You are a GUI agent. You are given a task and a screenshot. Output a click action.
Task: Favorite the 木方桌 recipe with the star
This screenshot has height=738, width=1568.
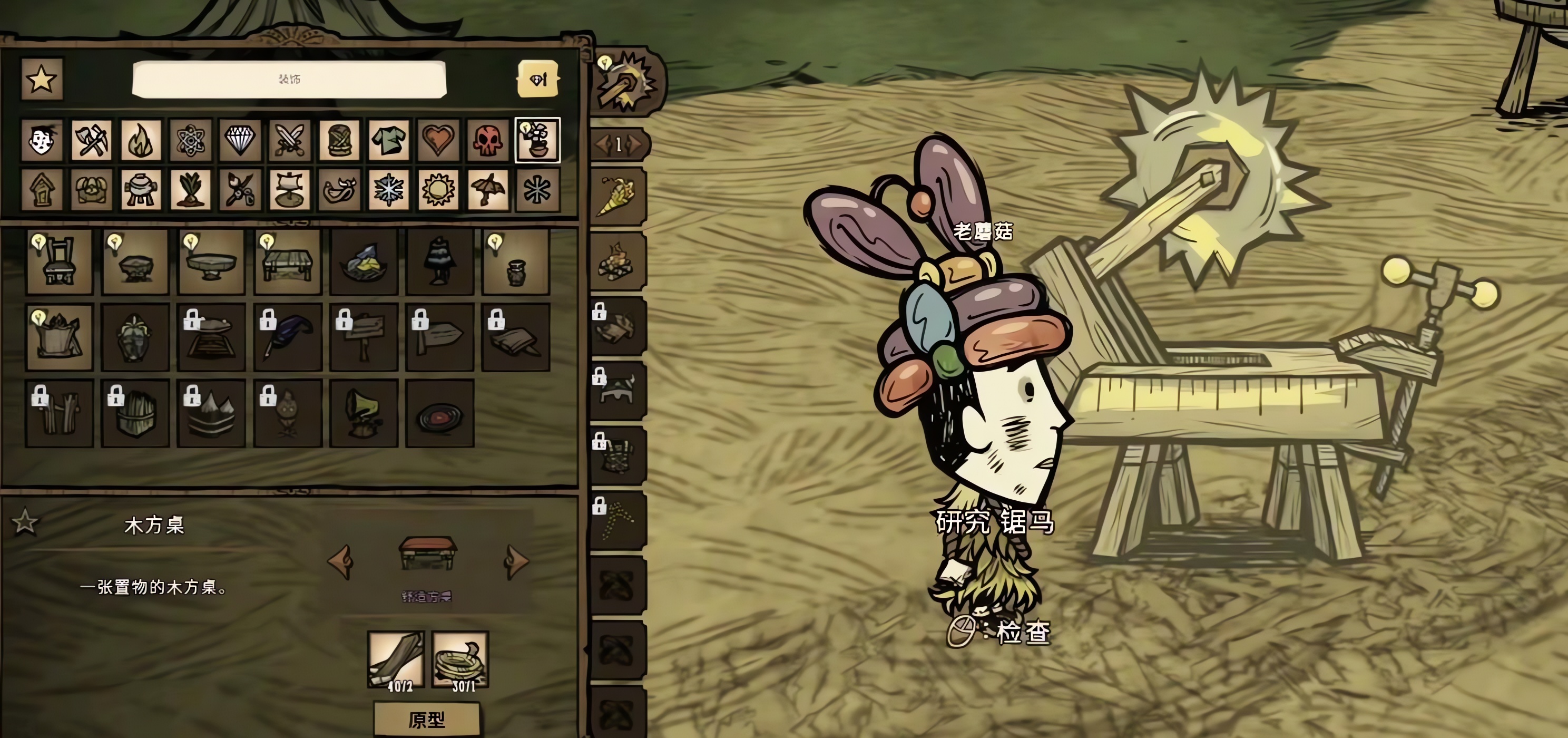point(25,522)
